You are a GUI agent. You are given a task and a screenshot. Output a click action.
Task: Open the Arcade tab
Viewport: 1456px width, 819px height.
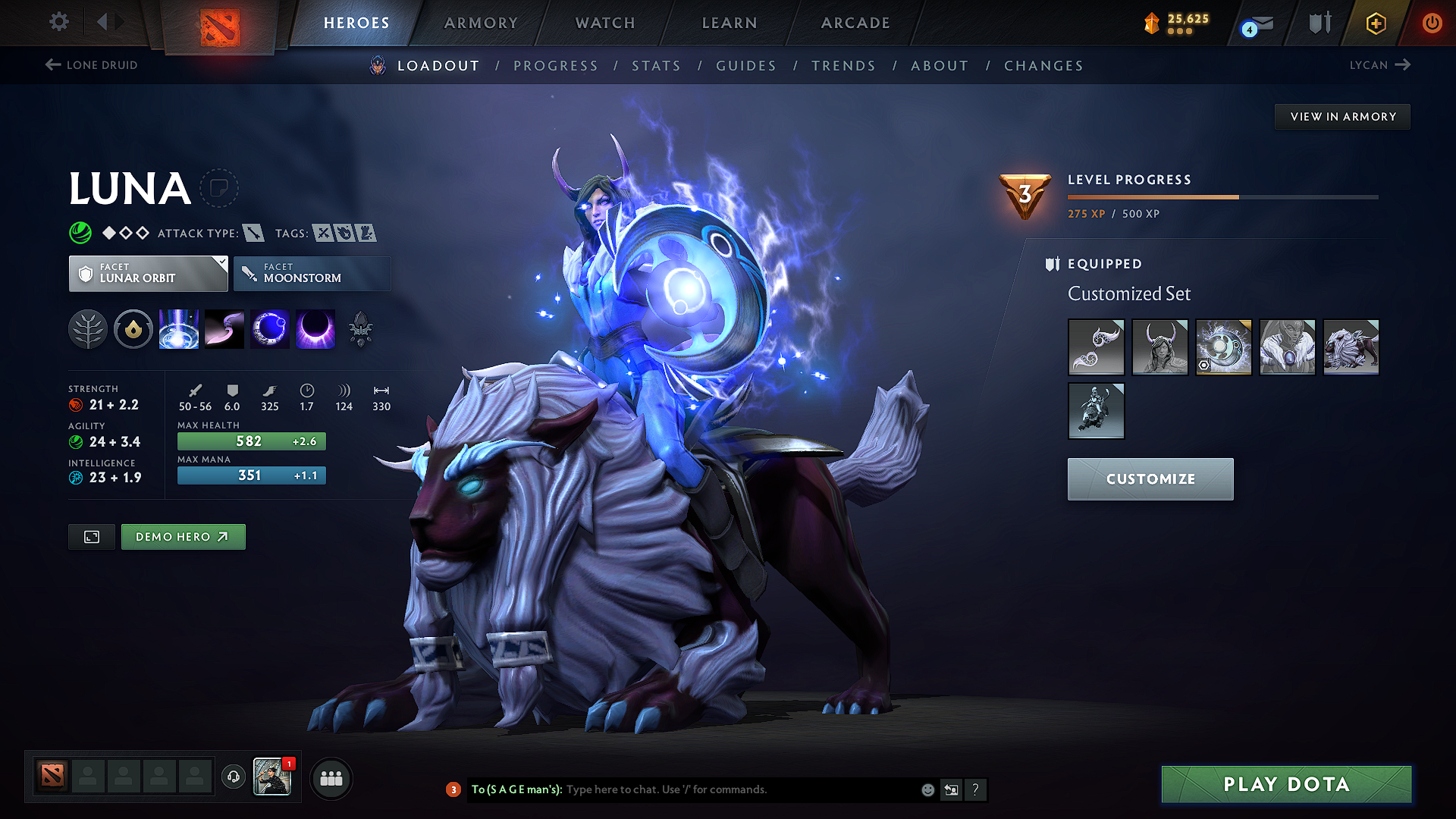point(855,23)
